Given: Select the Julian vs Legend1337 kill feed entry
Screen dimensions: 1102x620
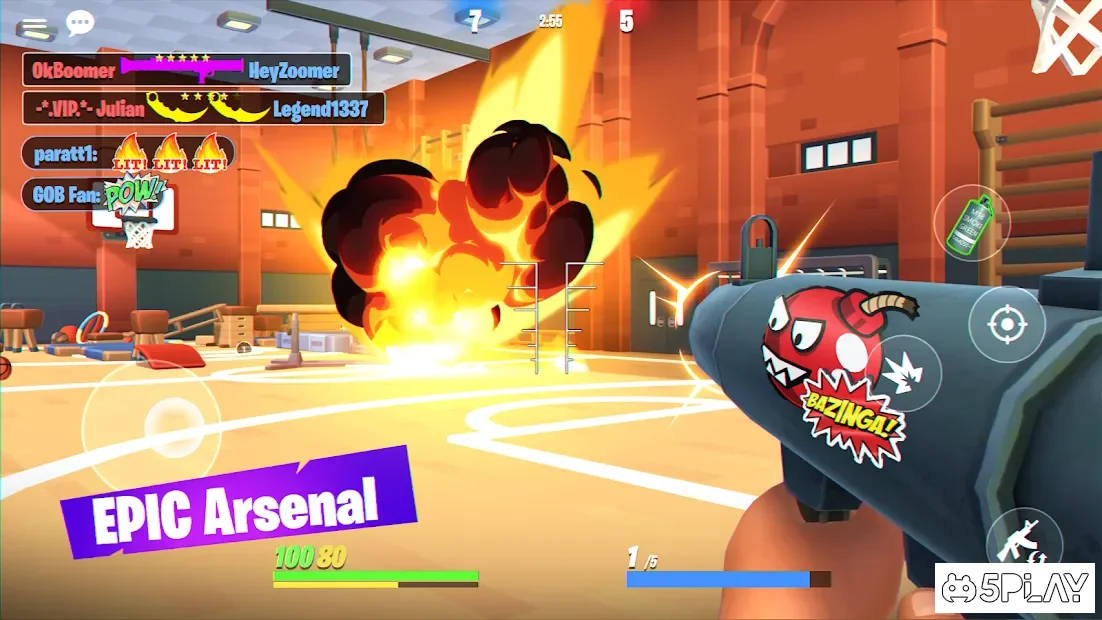Looking at the screenshot, I should [203, 108].
